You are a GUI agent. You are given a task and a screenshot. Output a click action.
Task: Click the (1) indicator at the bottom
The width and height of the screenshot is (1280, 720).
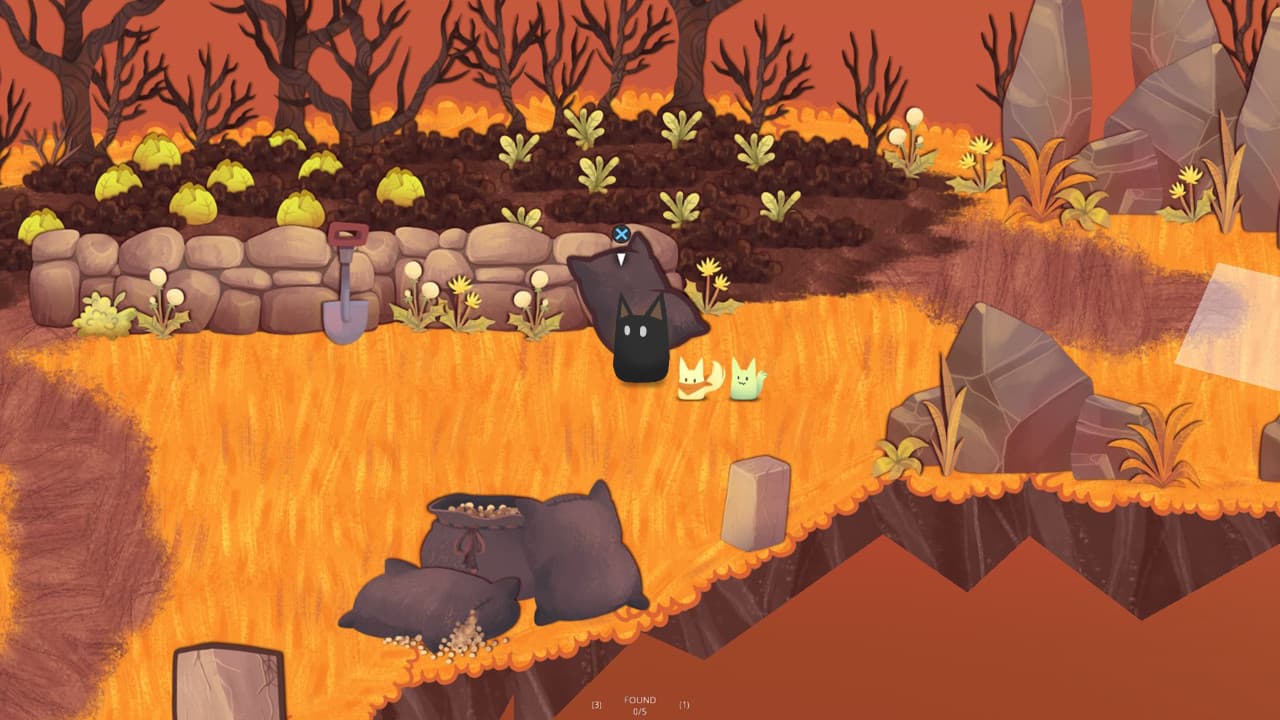(684, 703)
